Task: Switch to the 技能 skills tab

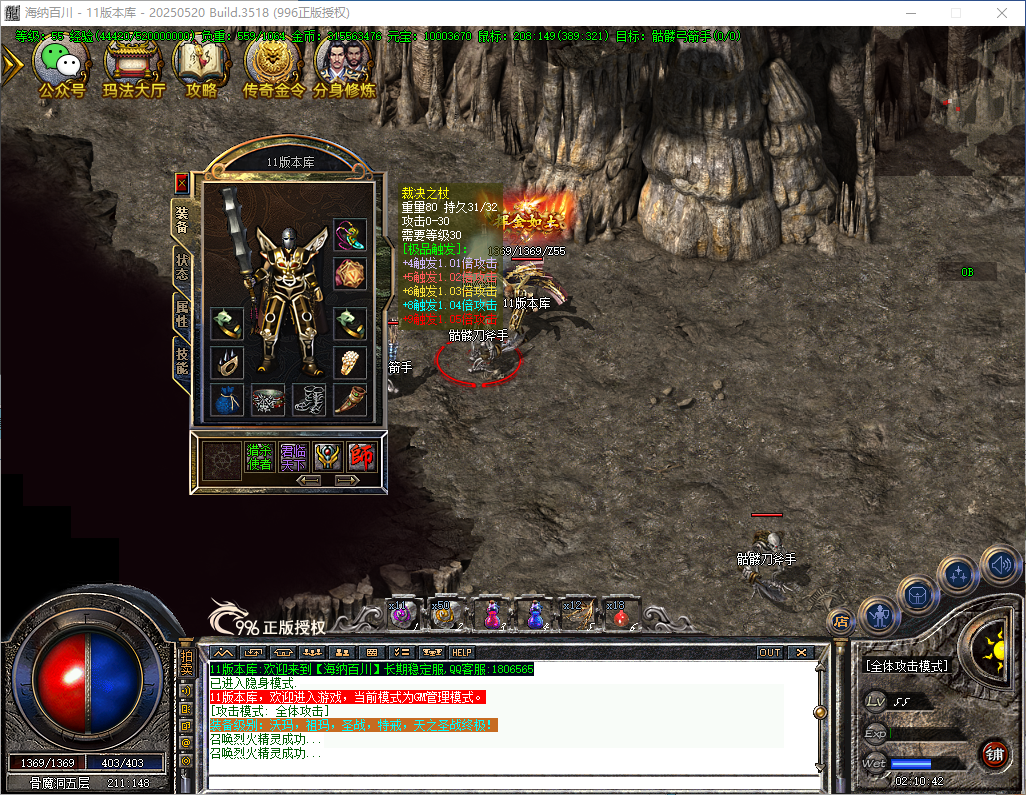Action: [x=182, y=360]
